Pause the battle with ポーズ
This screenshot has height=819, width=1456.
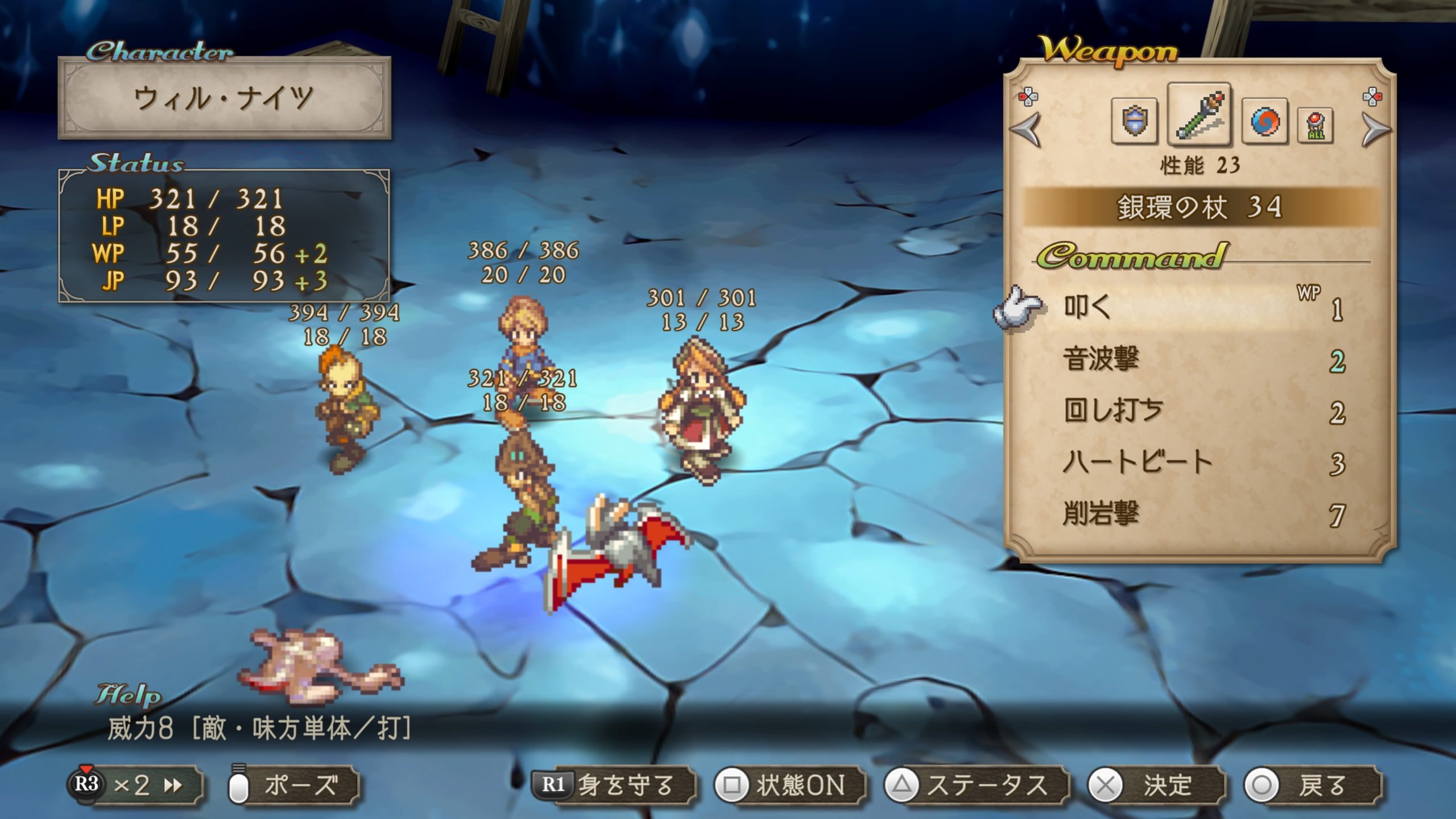[x=293, y=786]
